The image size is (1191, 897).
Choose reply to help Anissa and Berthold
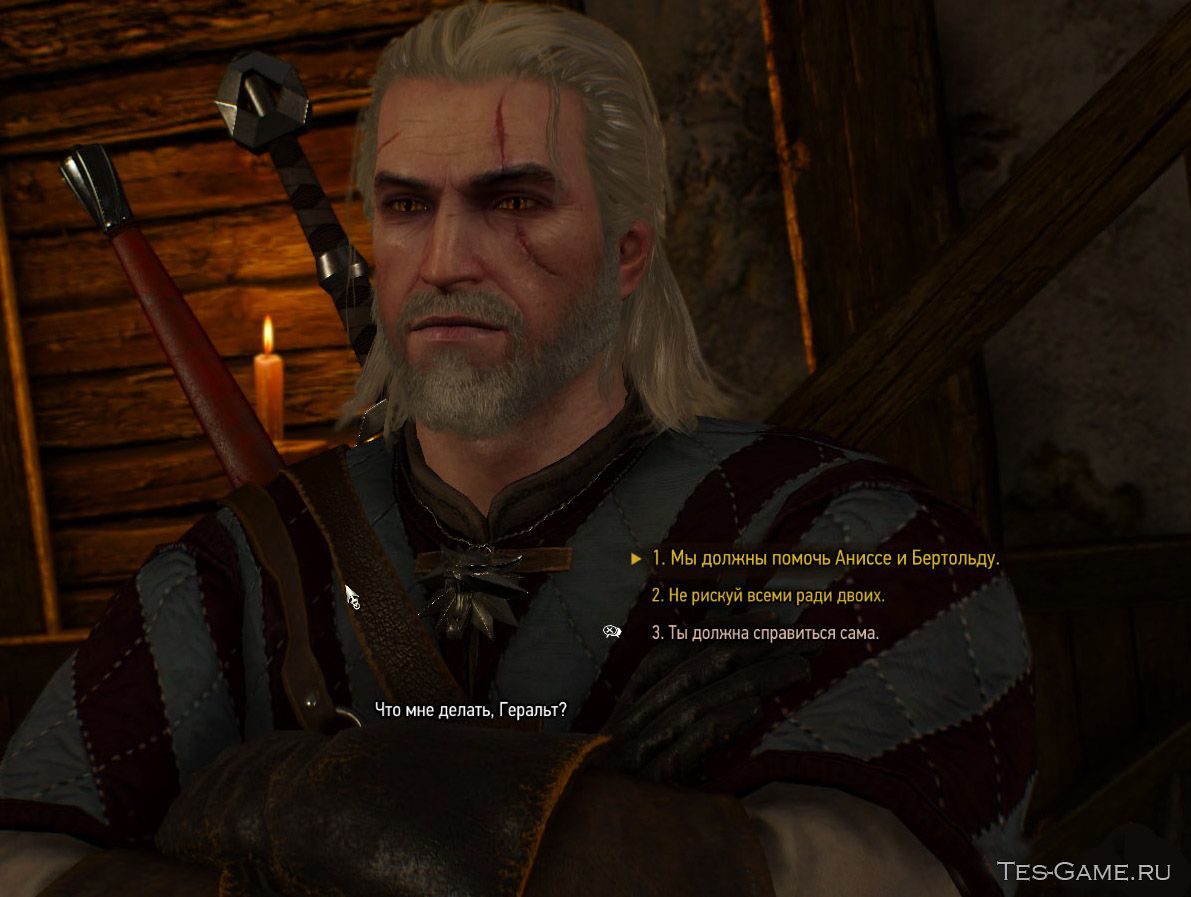pos(825,559)
